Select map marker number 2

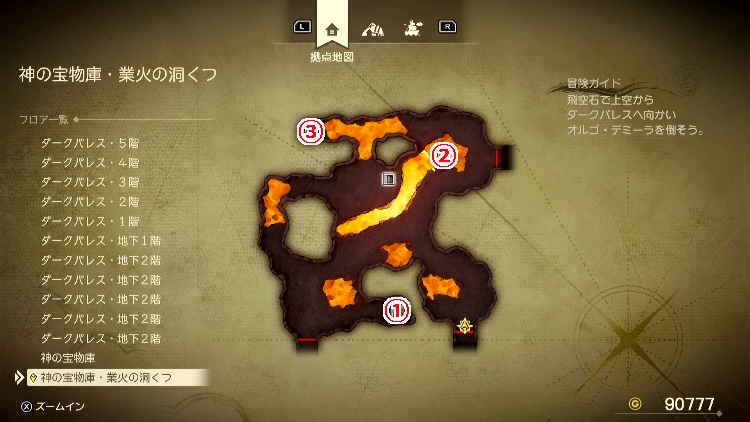click(x=444, y=155)
